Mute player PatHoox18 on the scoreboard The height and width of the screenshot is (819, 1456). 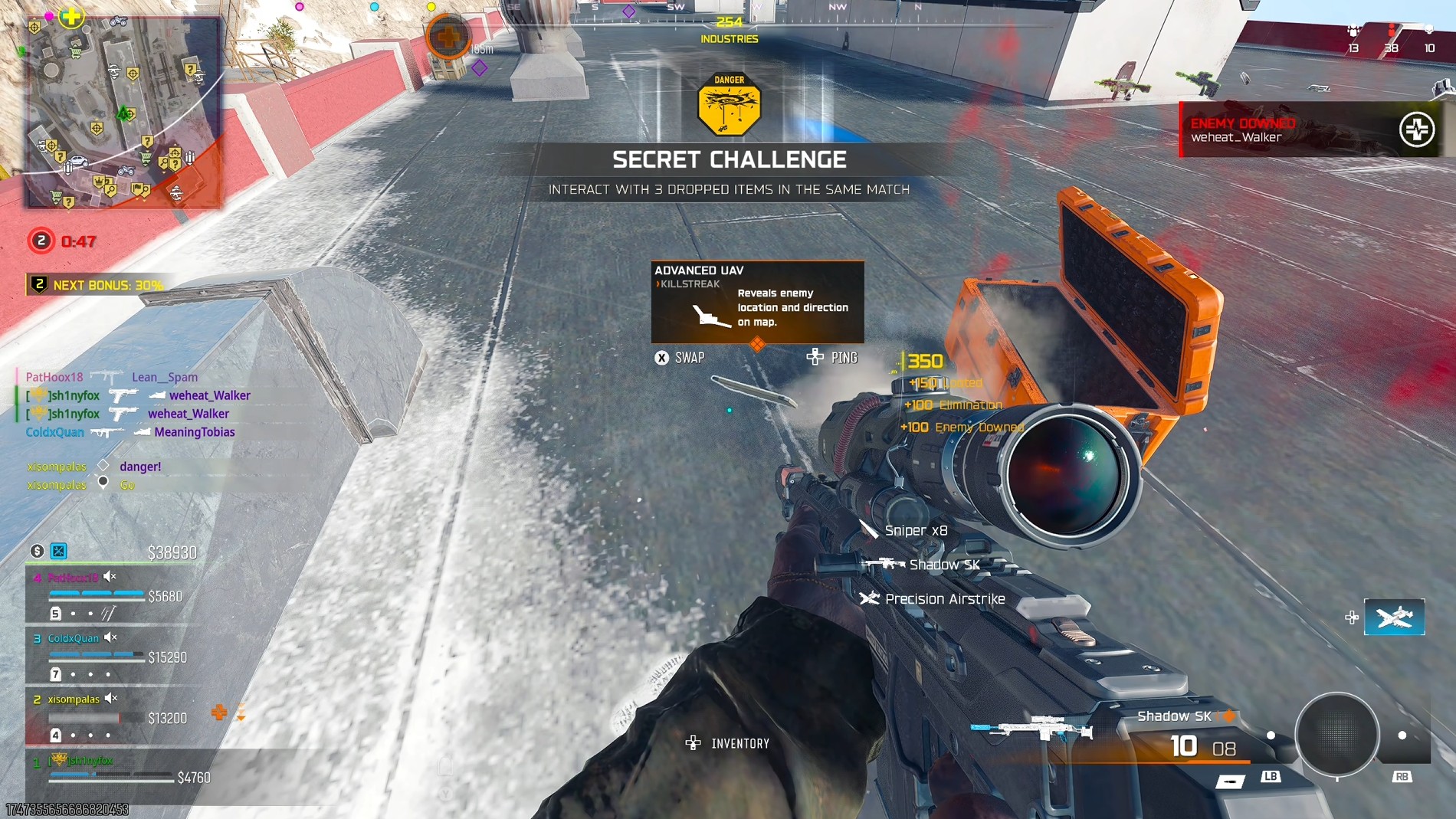point(108,577)
